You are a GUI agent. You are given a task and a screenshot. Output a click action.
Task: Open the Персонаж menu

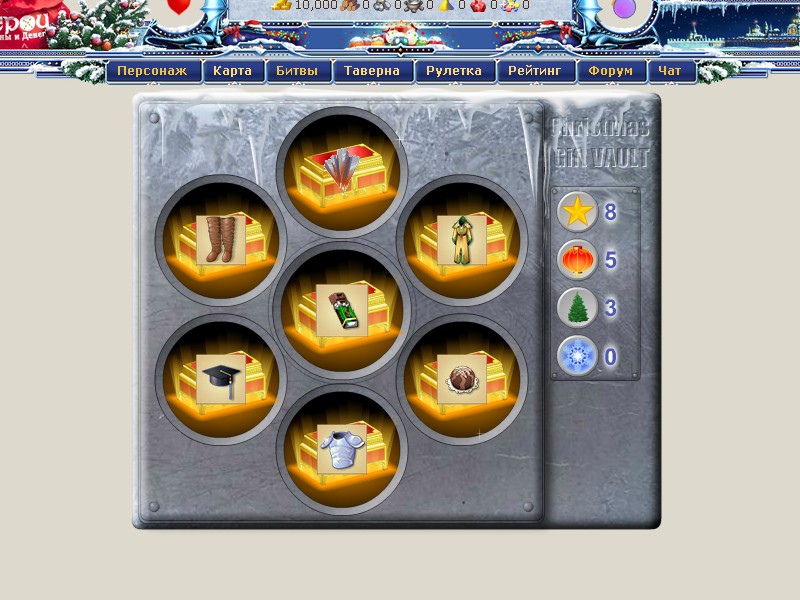154,71
